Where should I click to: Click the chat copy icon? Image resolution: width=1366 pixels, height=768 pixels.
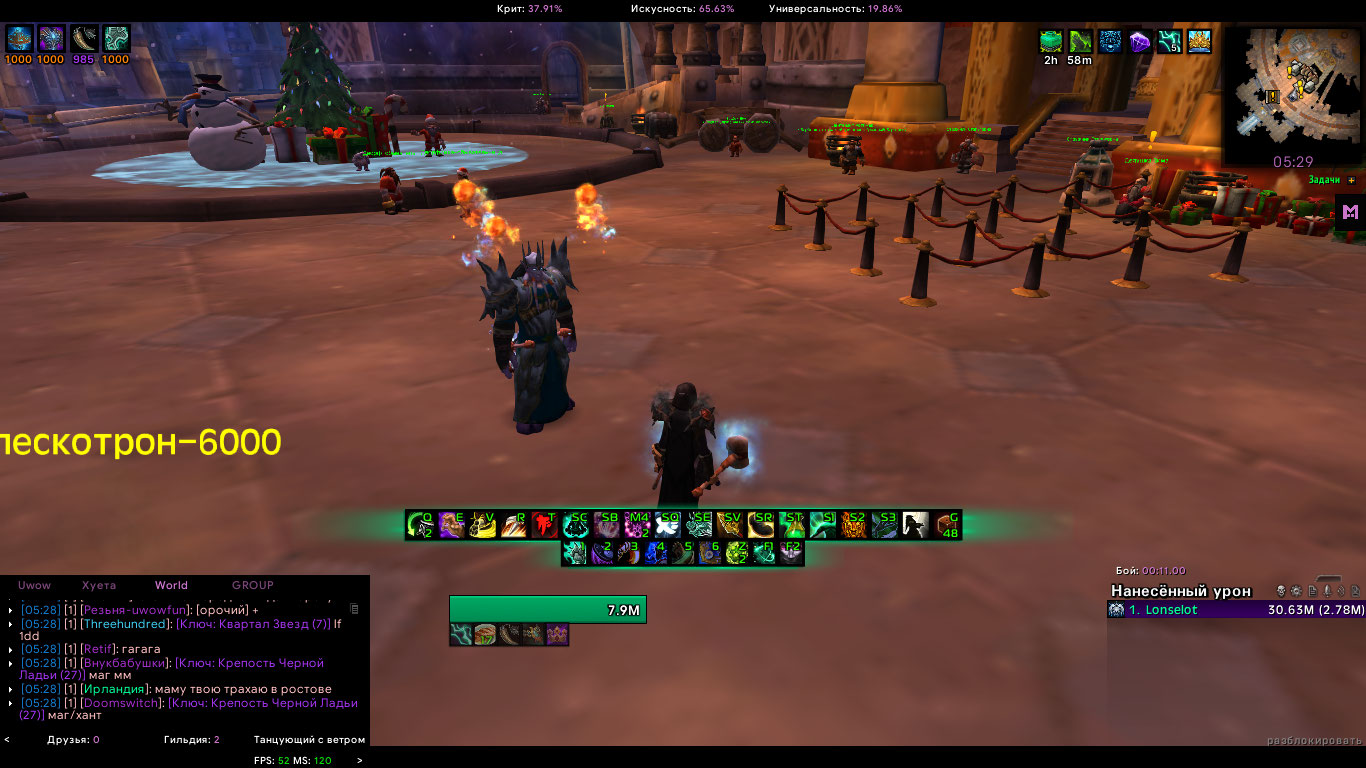[353, 608]
